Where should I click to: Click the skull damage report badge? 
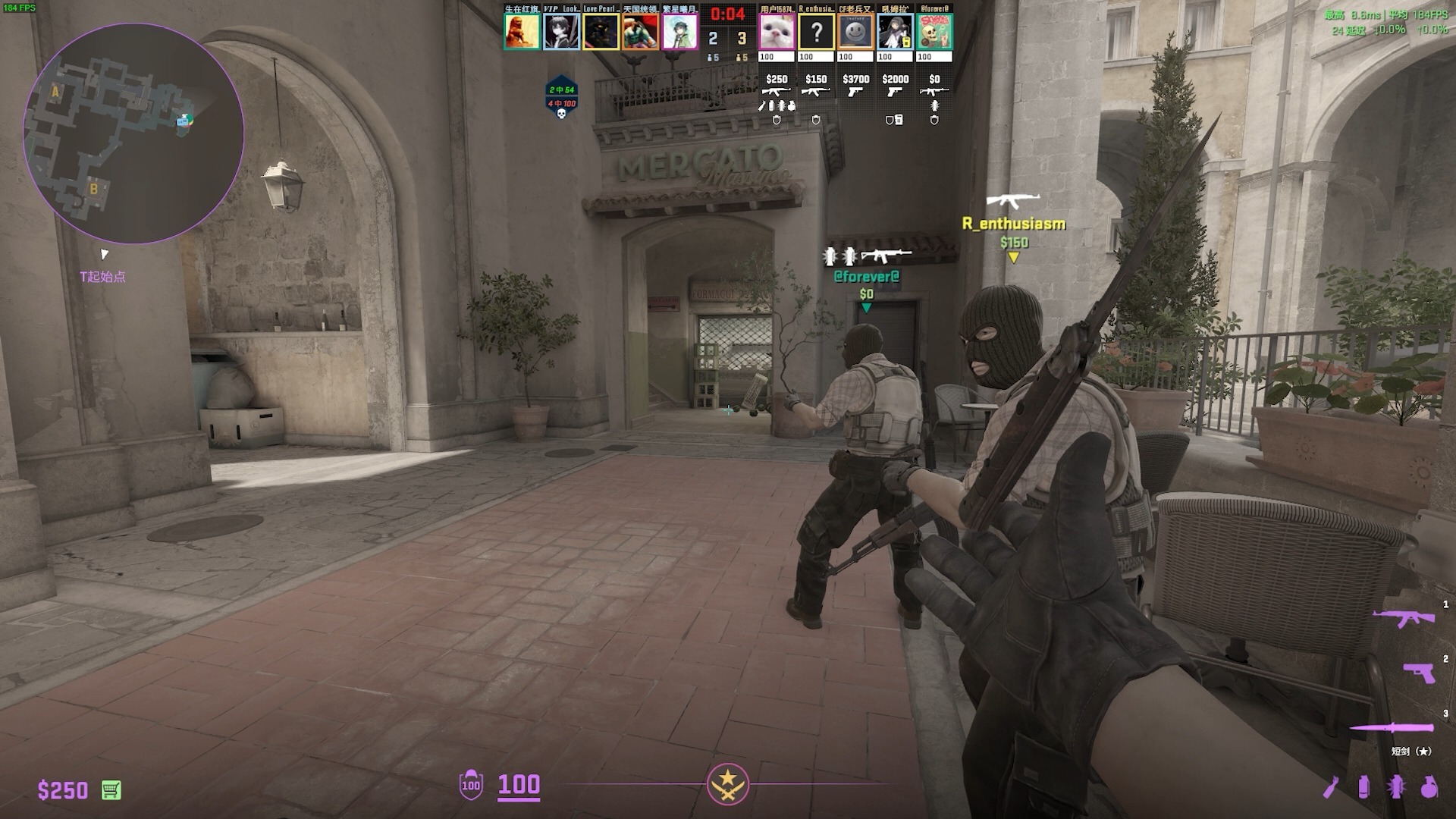tap(562, 99)
